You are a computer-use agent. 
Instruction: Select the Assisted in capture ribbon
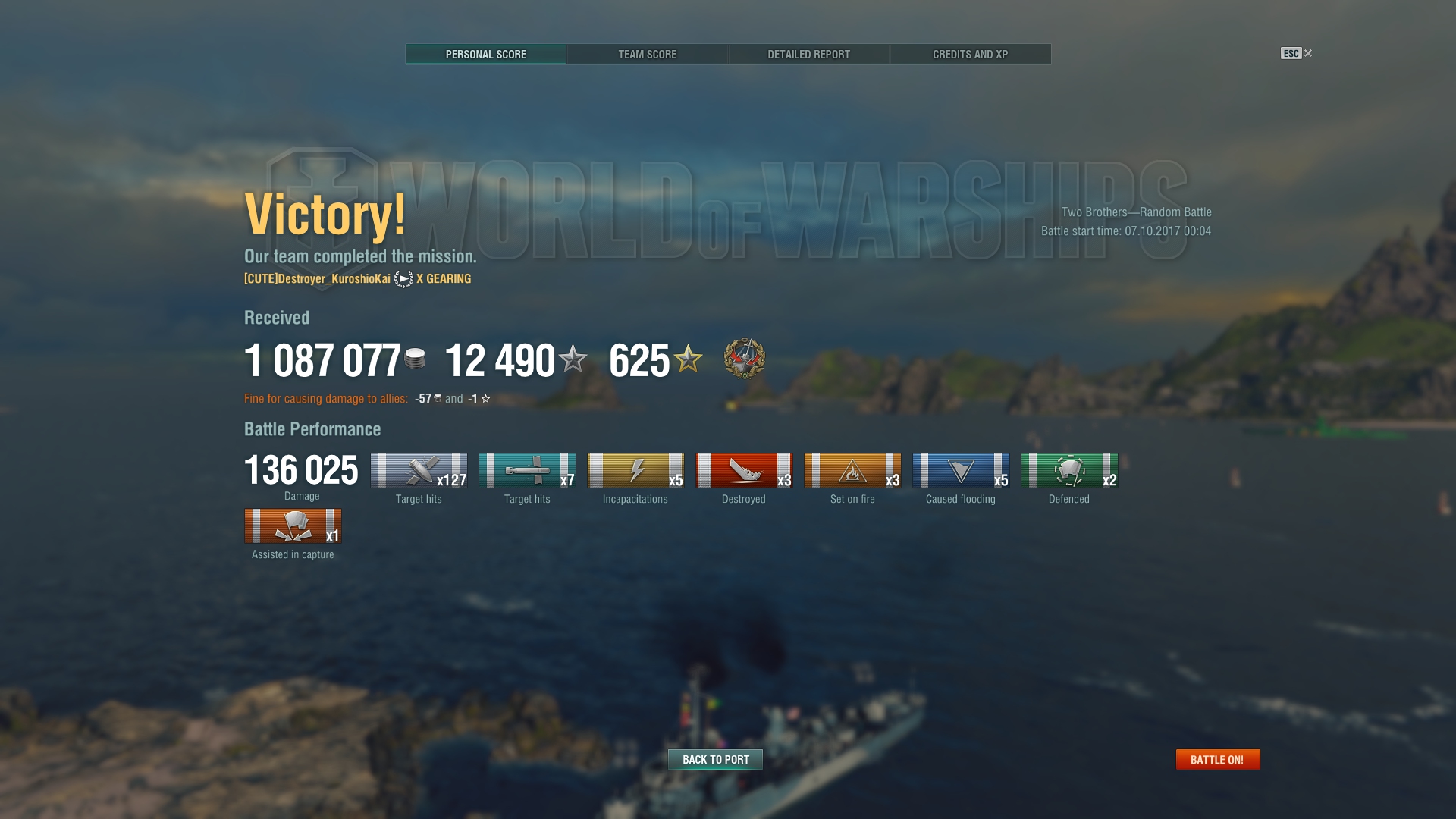[293, 526]
